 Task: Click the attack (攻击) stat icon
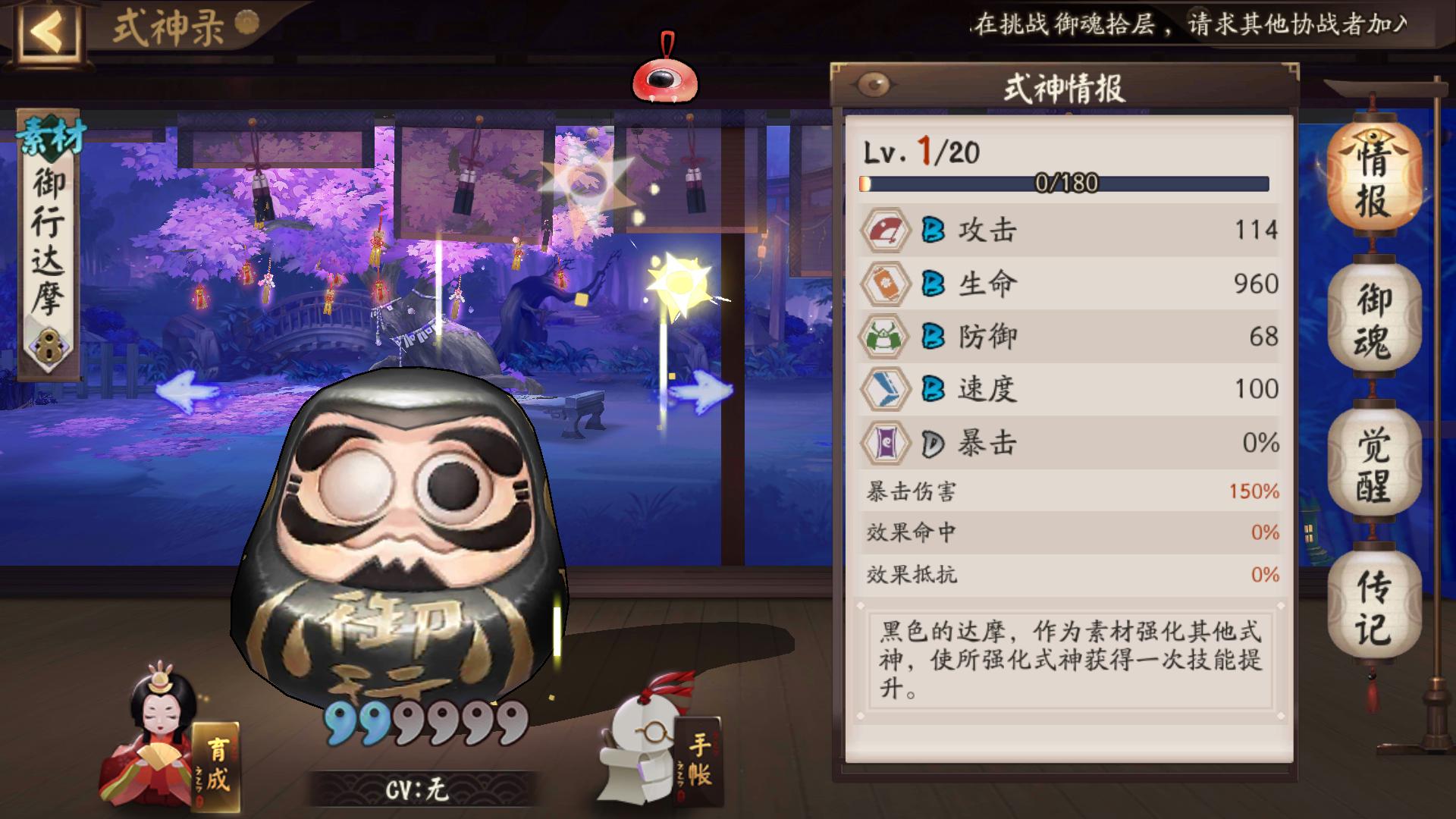(886, 231)
